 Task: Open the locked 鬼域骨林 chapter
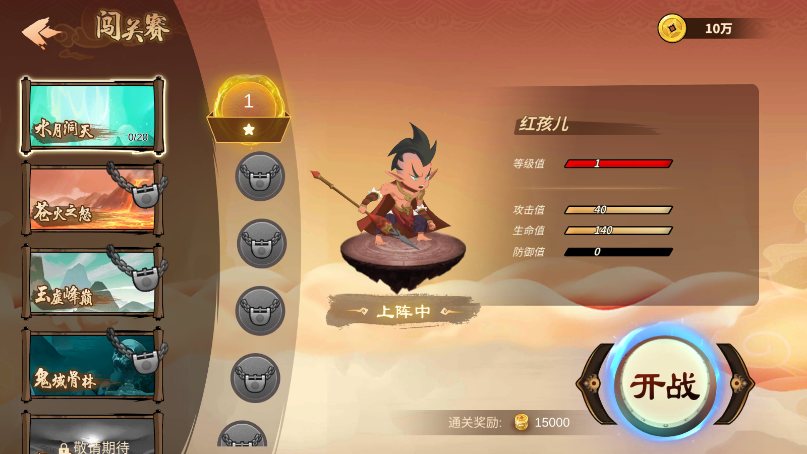tap(92, 366)
